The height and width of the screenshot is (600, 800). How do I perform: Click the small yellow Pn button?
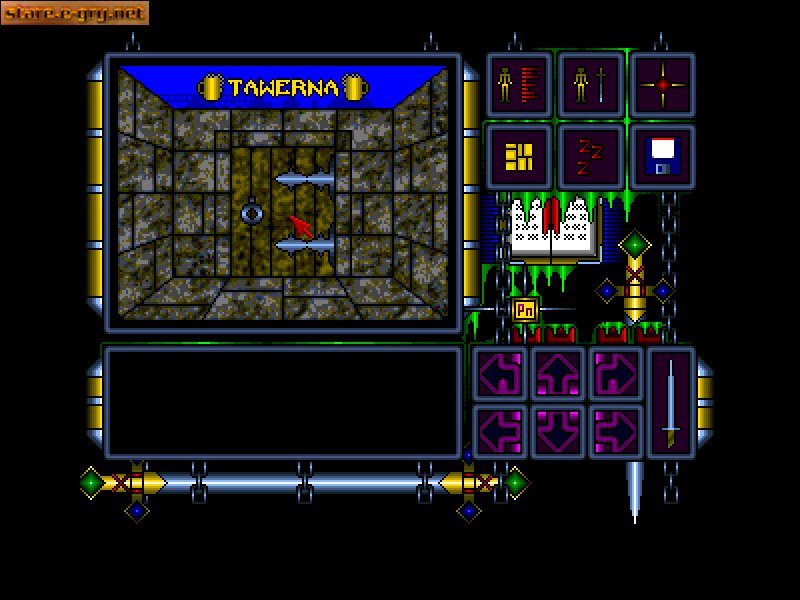(525, 310)
